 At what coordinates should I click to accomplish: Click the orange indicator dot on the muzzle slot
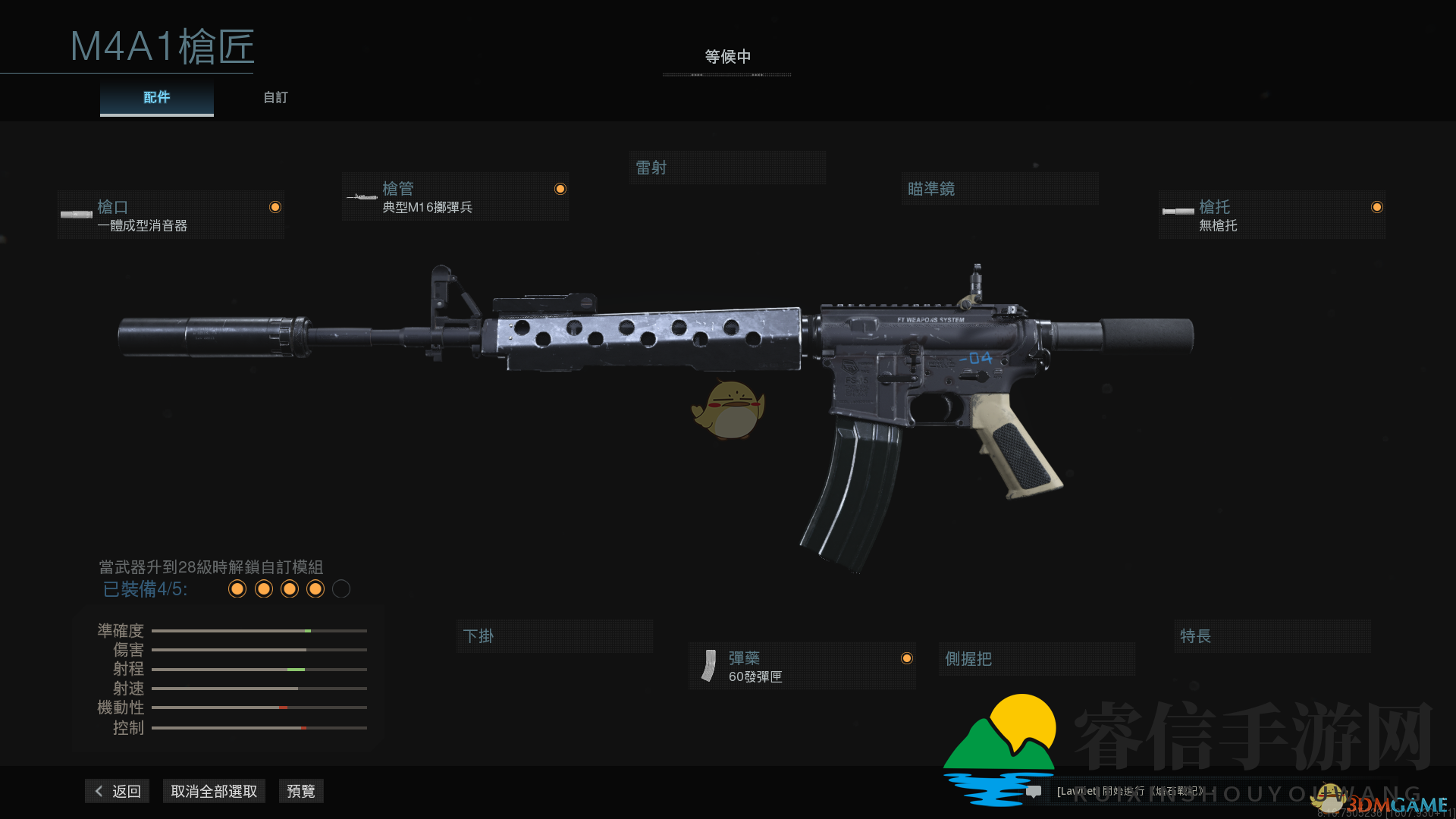275,207
